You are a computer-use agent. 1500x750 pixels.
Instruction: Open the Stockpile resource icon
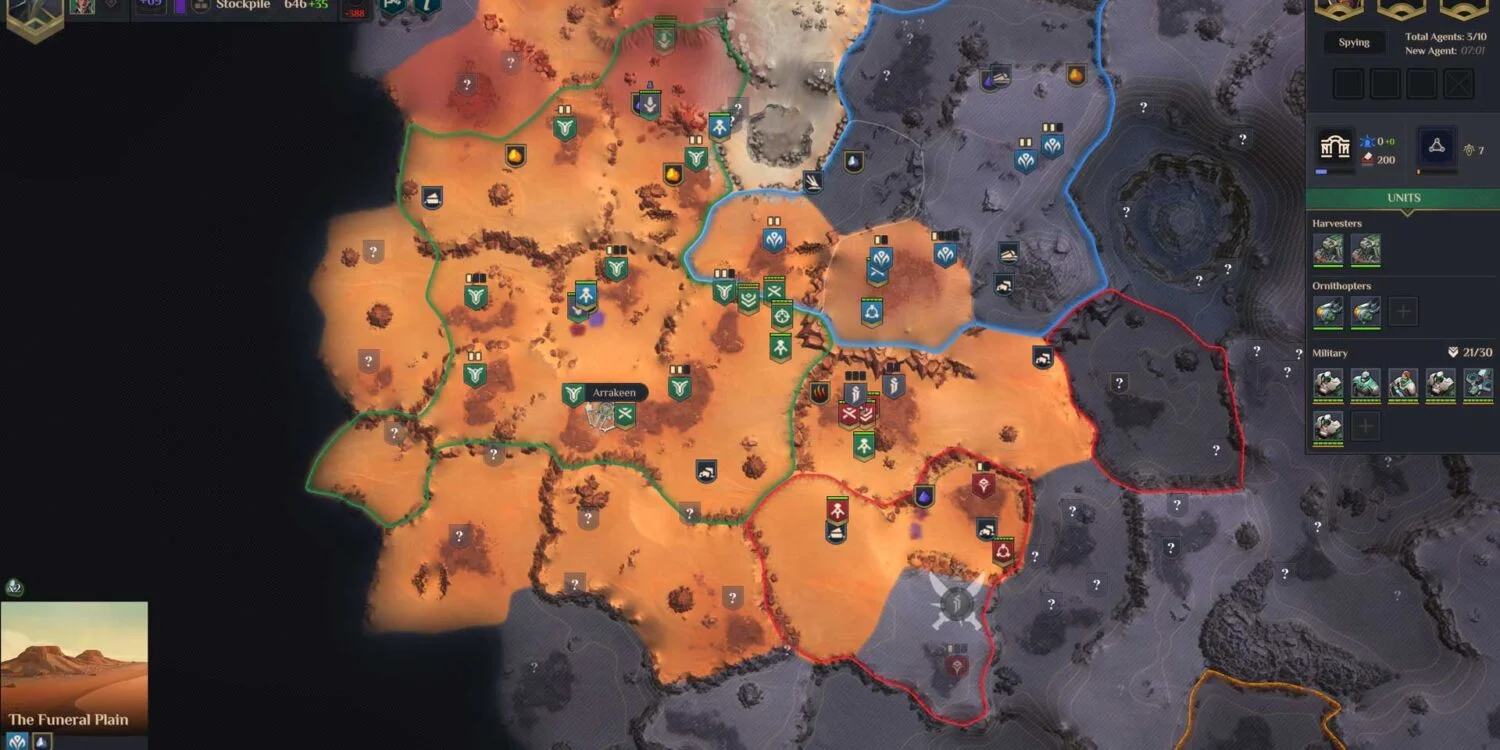(x=201, y=5)
